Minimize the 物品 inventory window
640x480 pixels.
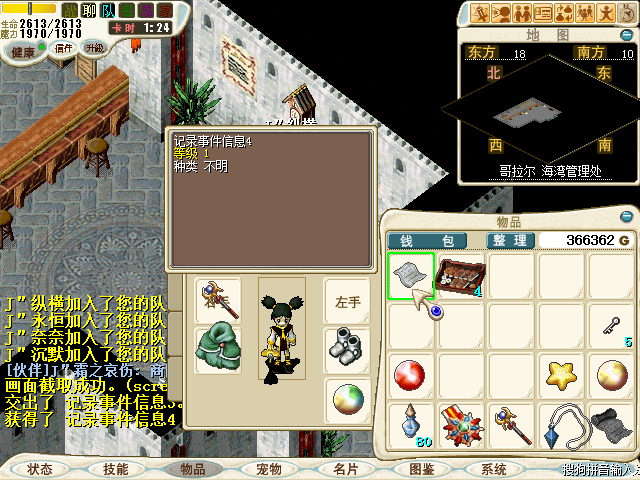click(x=627, y=216)
